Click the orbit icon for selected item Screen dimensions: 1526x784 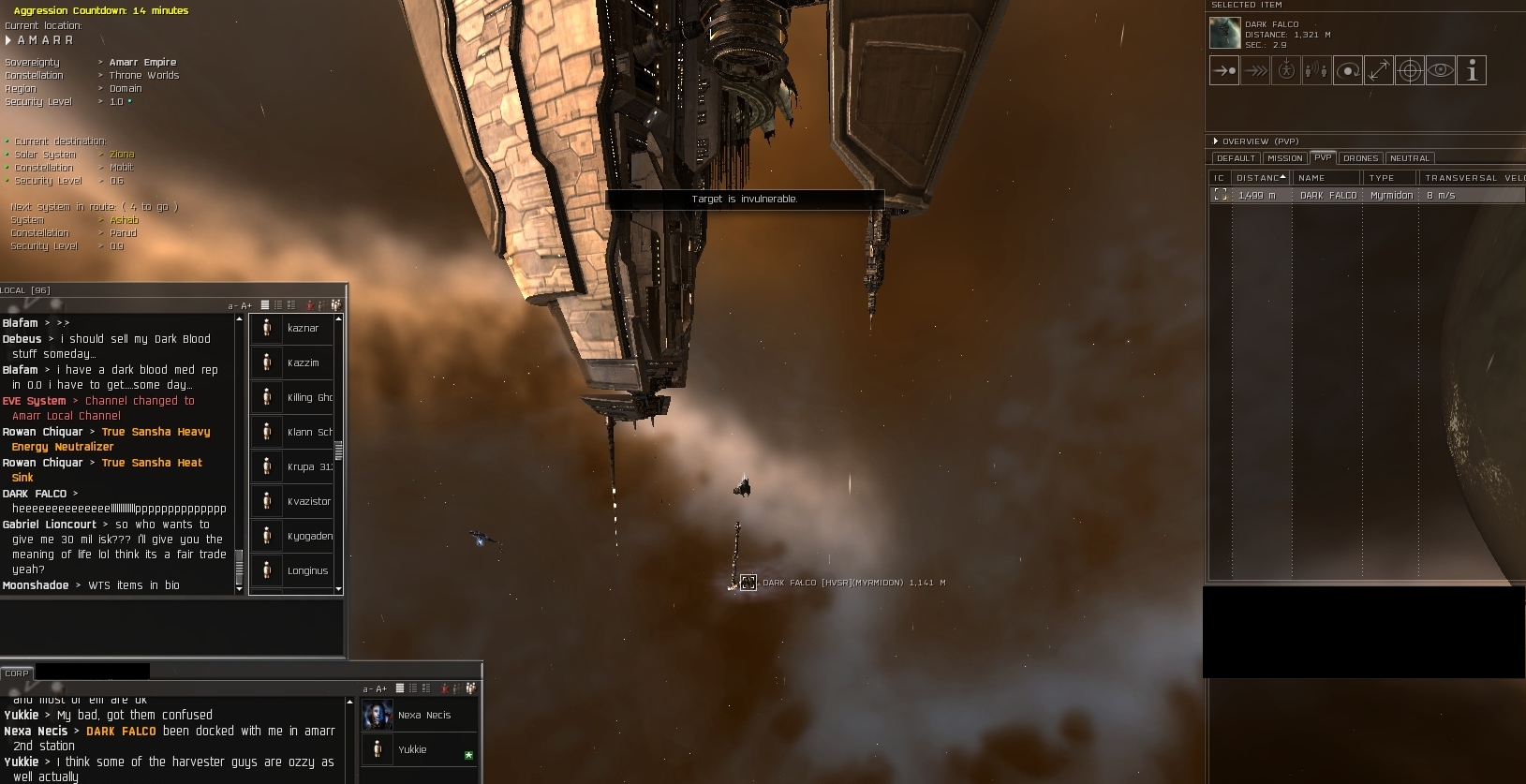coord(1348,70)
